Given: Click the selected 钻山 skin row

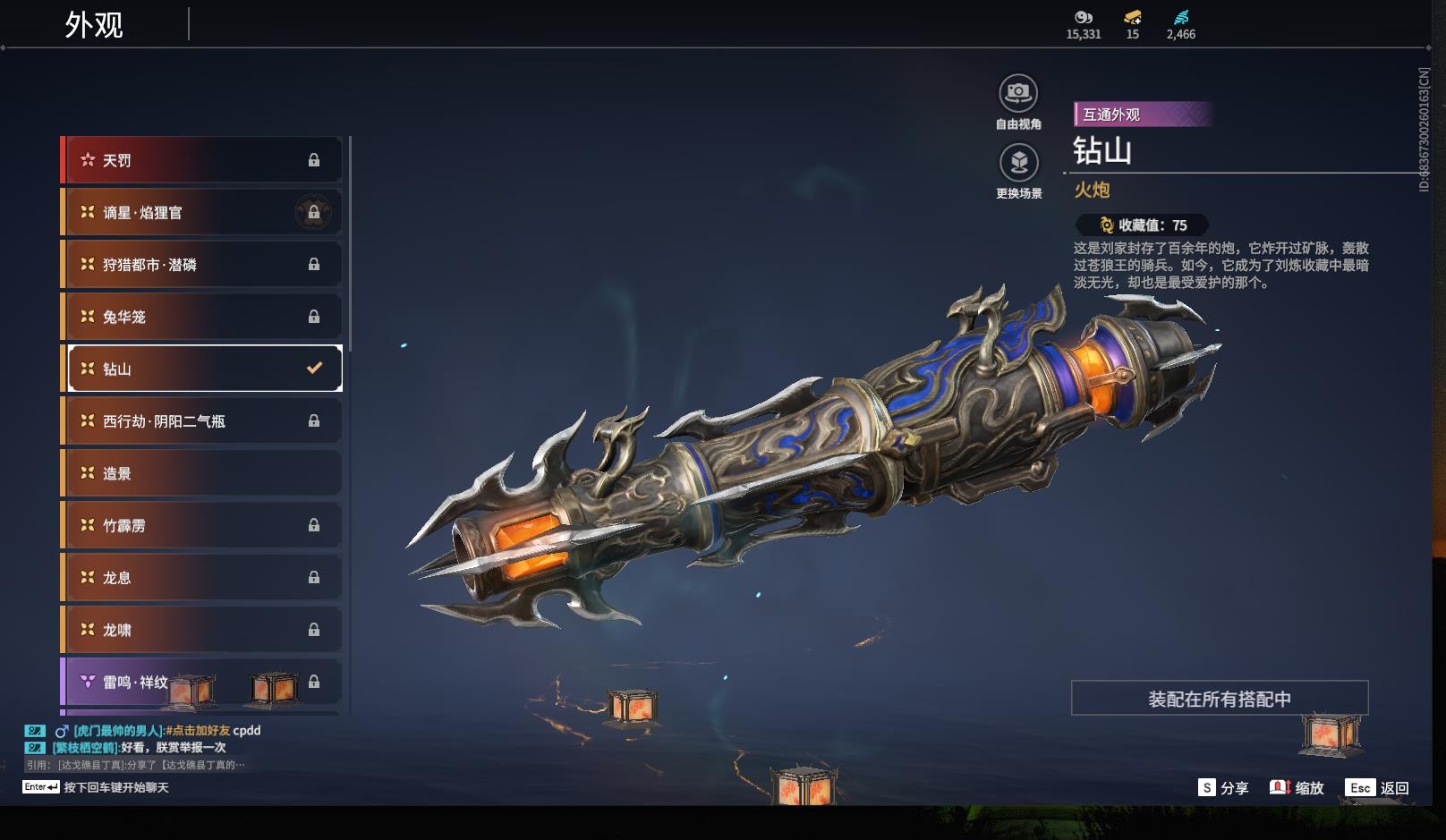Looking at the screenshot, I should tap(205, 369).
